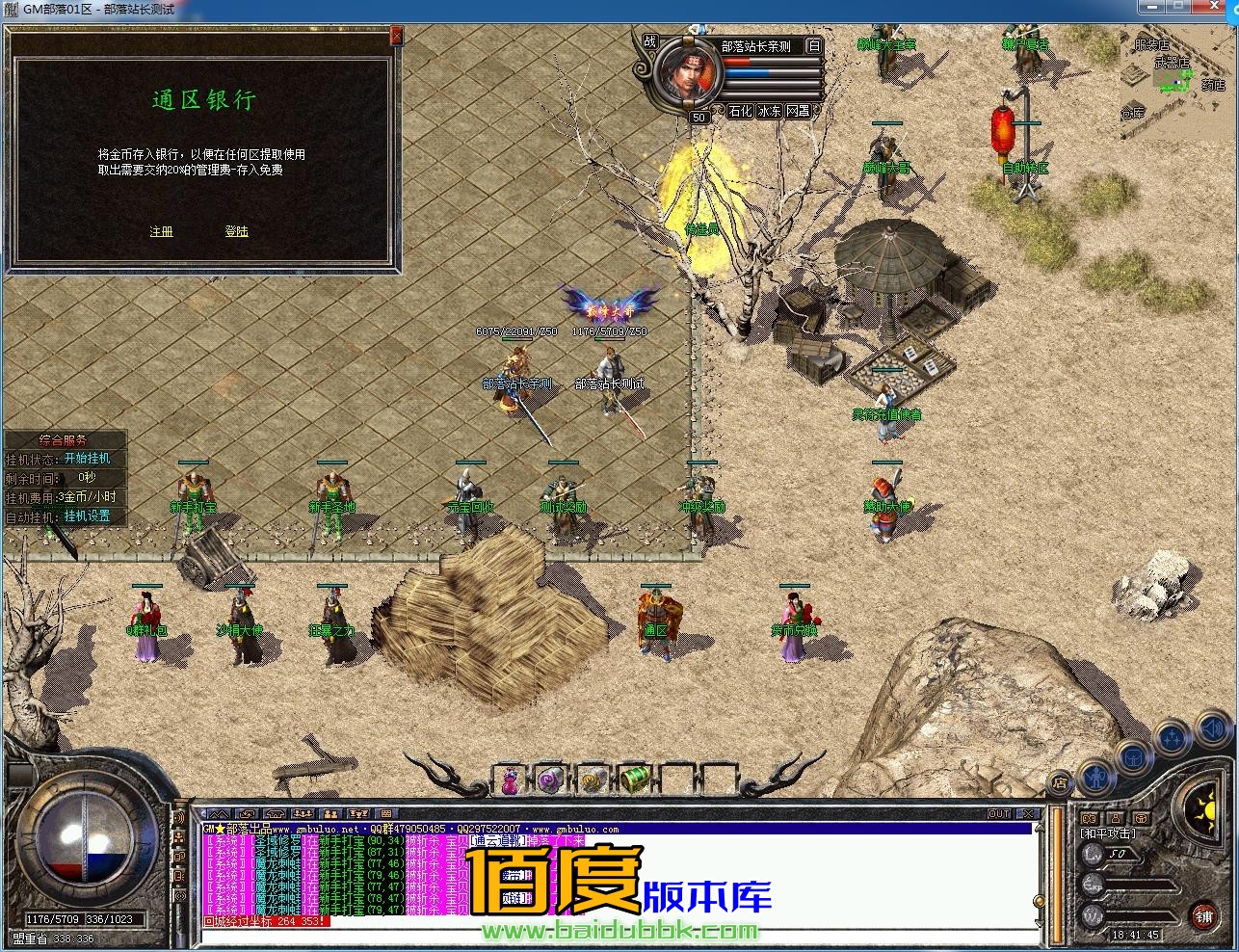Click the 石化 status button
Image resolution: width=1239 pixels, height=952 pixels.
coord(740,112)
